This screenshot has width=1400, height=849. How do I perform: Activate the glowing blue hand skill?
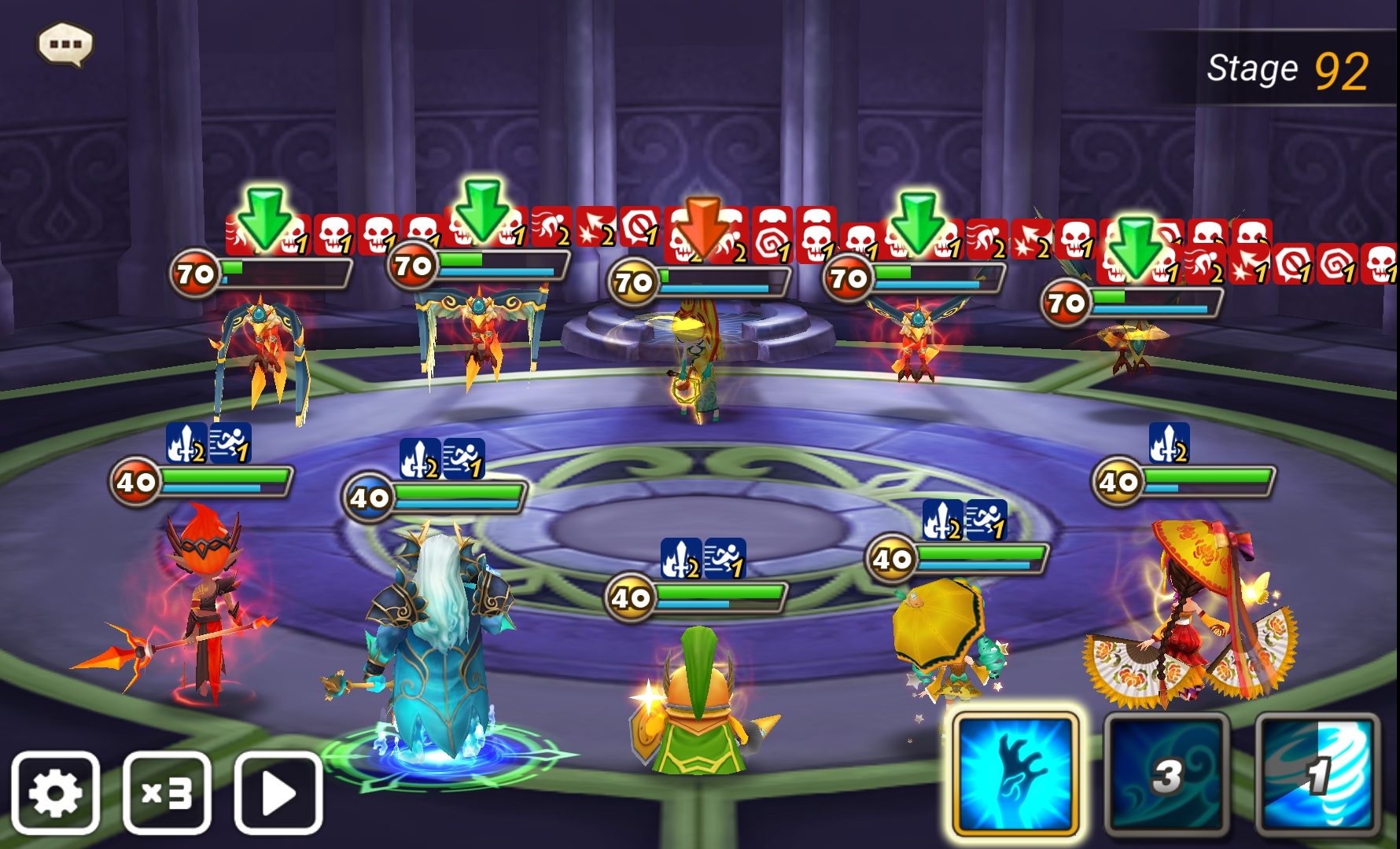[x=1015, y=774]
